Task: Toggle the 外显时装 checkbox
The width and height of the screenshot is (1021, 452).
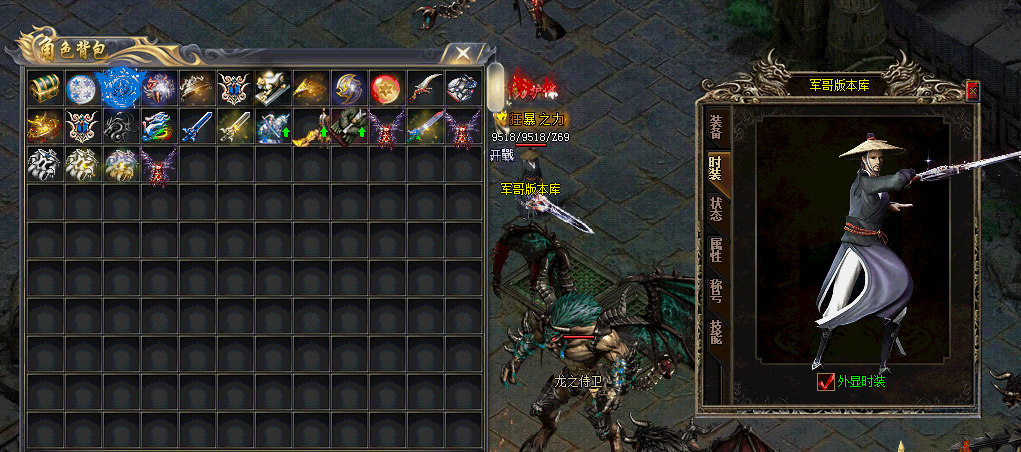Action: coord(826,381)
